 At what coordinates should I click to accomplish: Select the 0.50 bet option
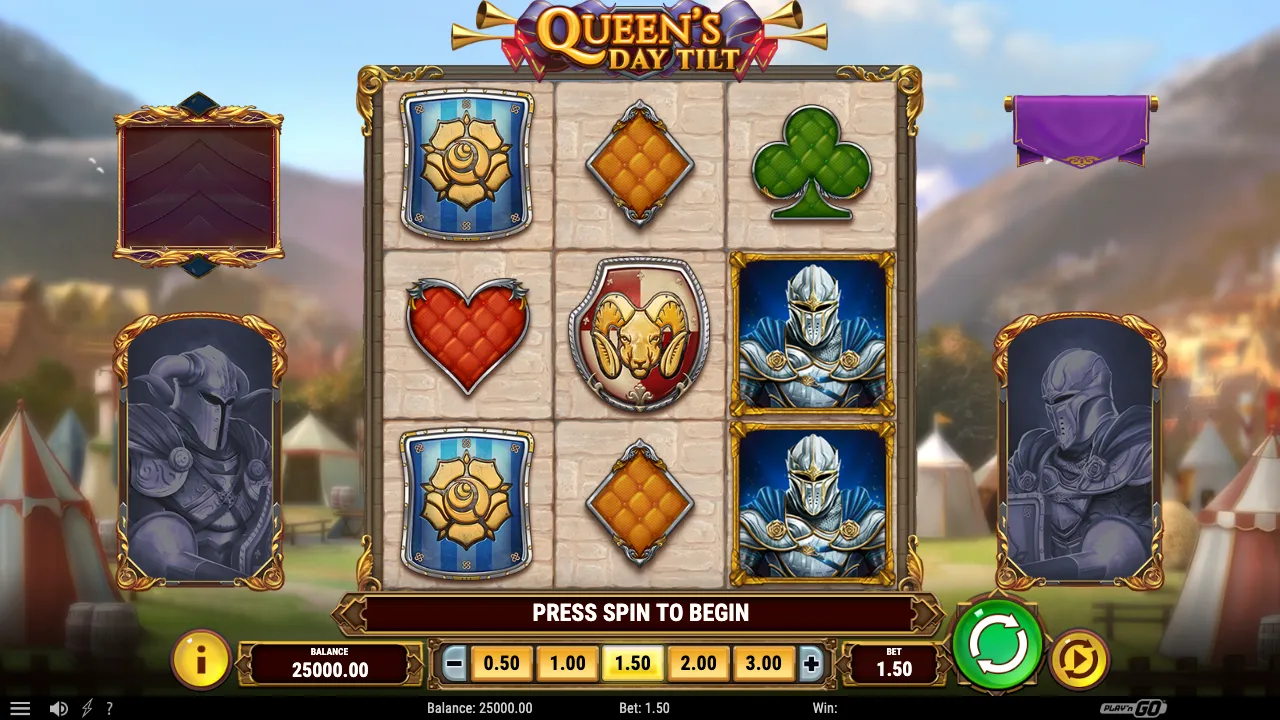pyautogui.click(x=501, y=663)
